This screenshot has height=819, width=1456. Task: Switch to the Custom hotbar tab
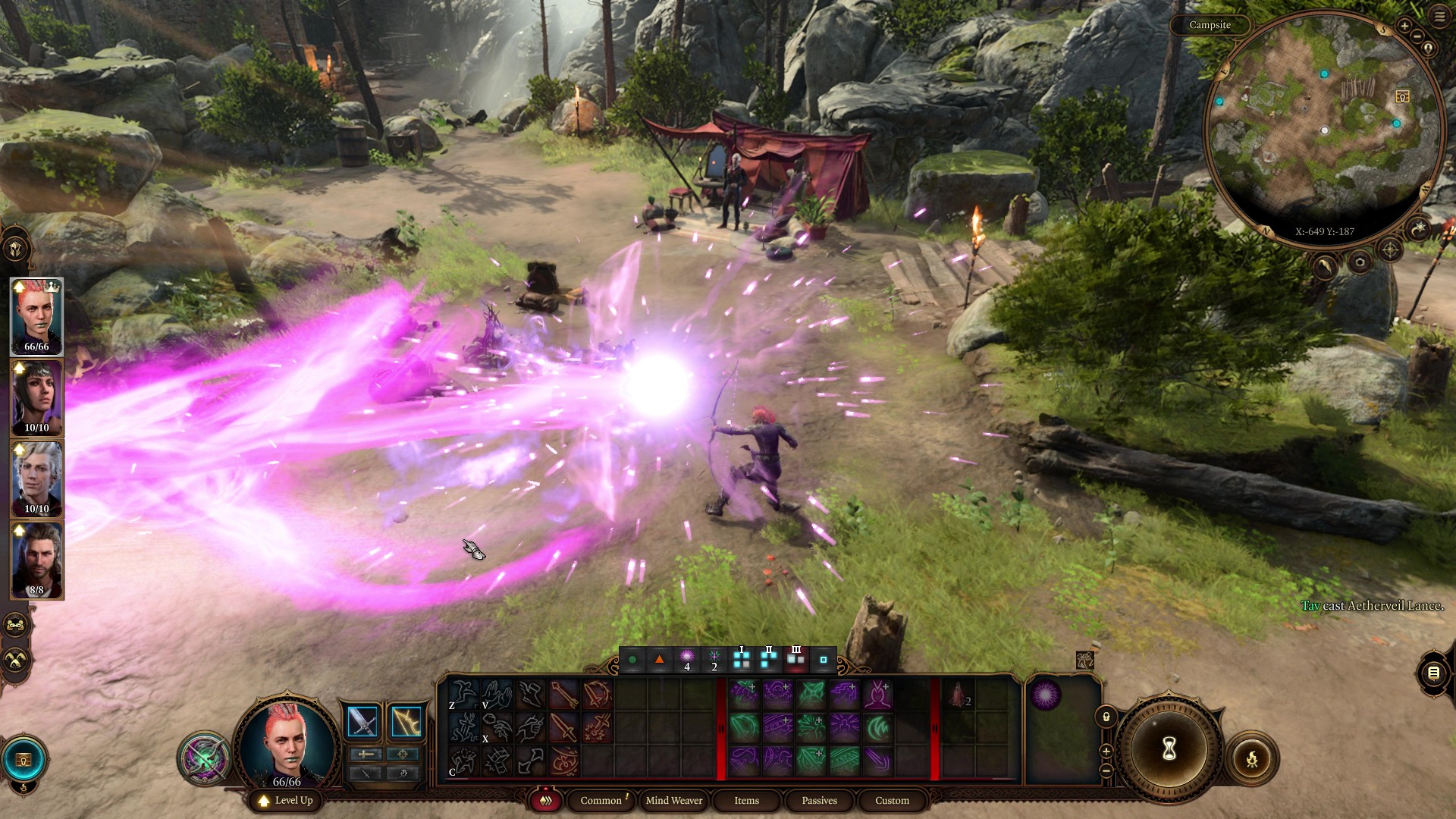pyautogui.click(x=892, y=801)
